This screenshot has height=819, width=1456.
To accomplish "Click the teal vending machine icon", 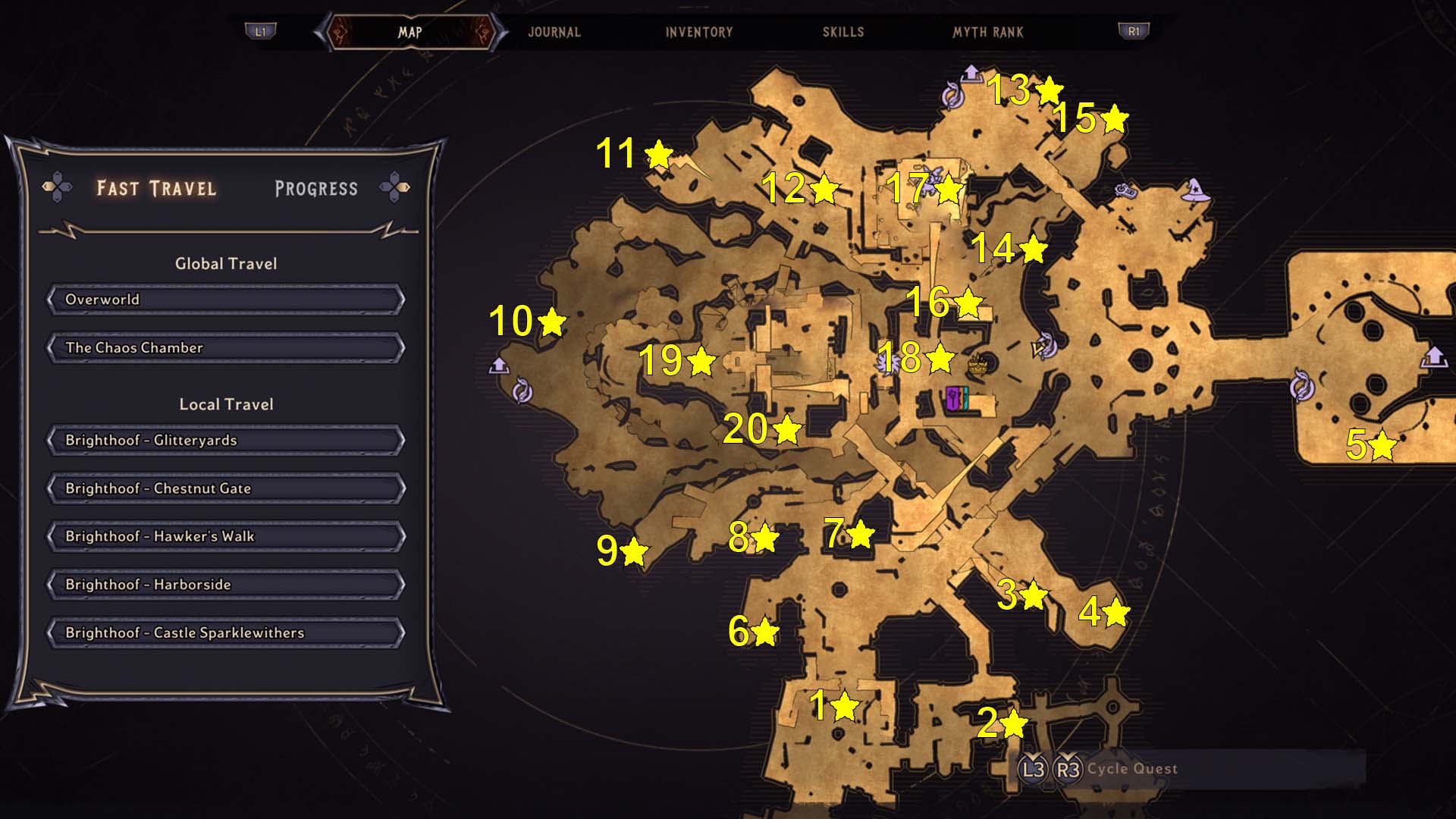I will 966,397.
